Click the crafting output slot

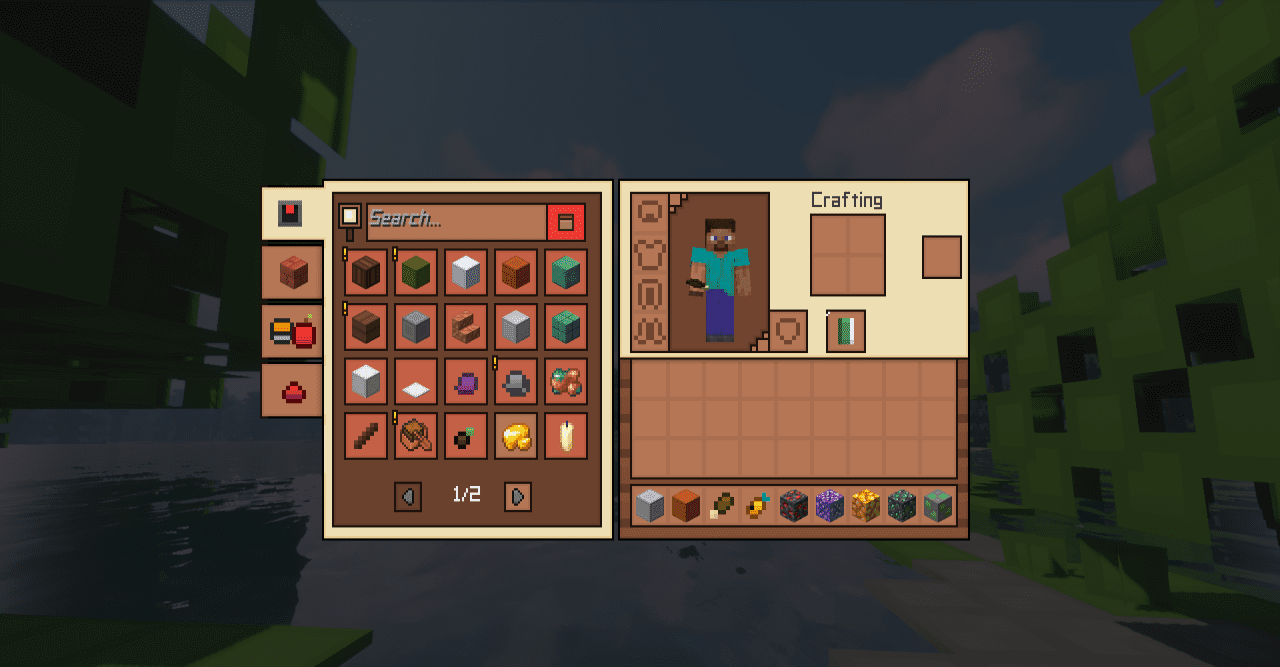coord(941,257)
